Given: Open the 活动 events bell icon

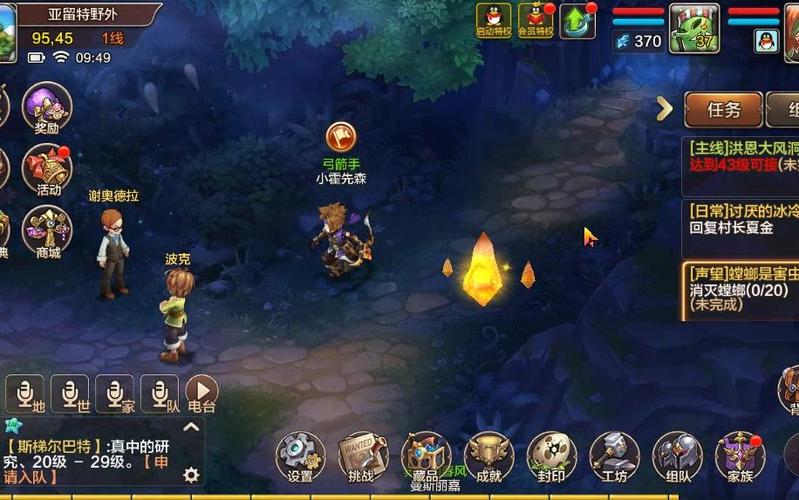Looking at the screenshot, I should pyautogui.click(x=46, y=170).
